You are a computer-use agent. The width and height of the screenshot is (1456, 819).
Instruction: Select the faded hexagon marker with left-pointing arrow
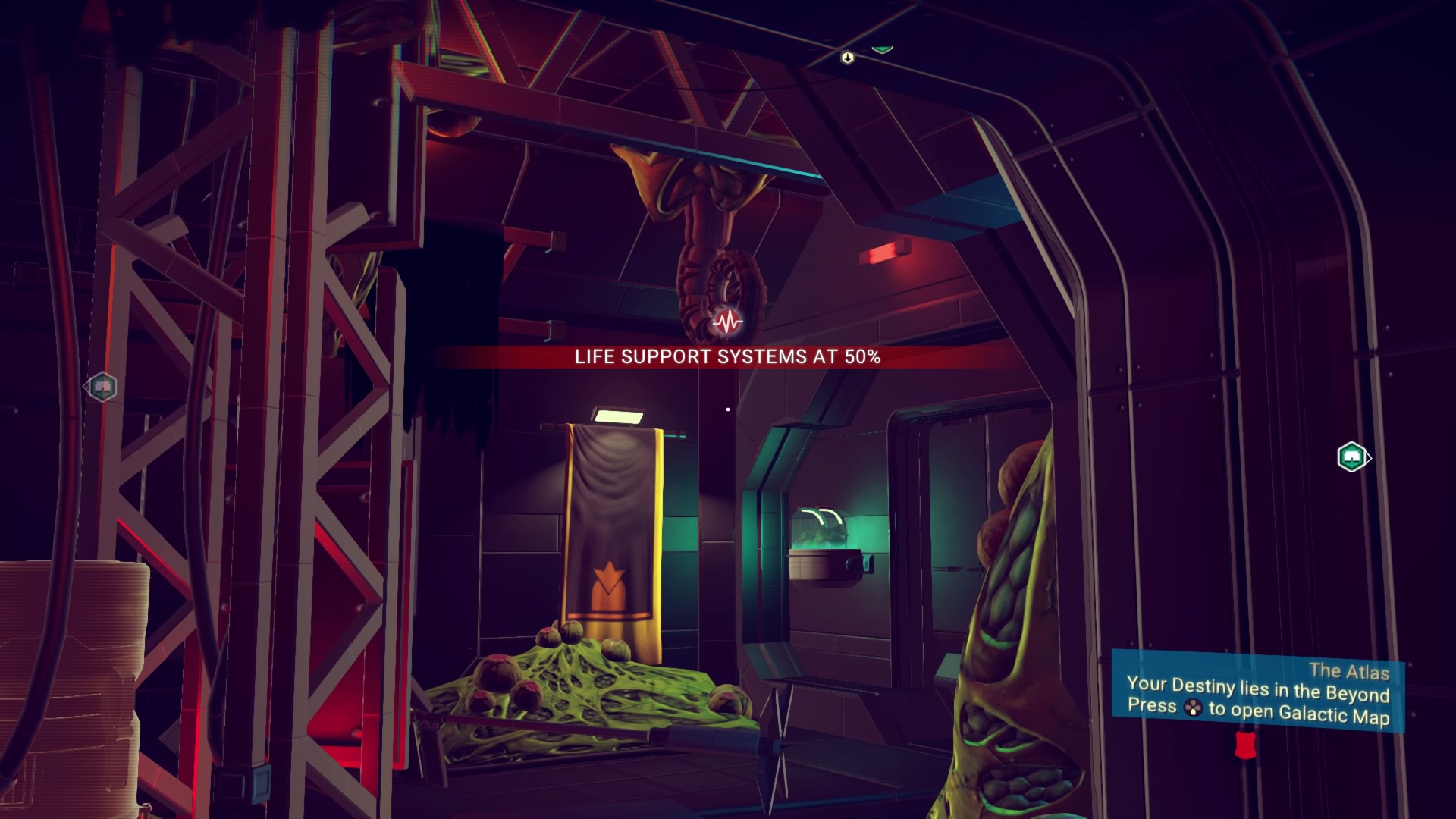coord(101,387)
